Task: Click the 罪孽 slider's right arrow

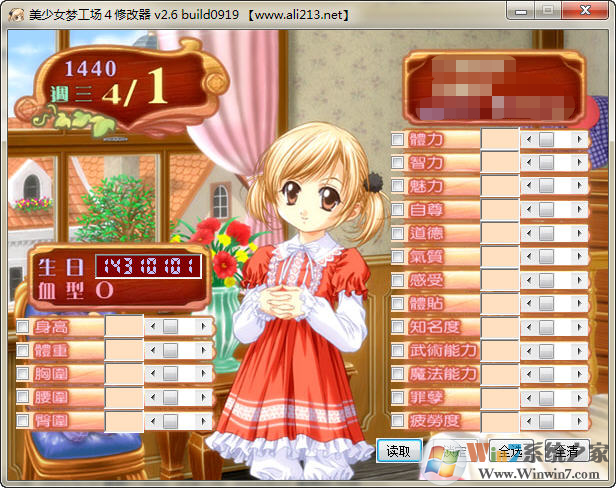Action: [x=579, y=398]
